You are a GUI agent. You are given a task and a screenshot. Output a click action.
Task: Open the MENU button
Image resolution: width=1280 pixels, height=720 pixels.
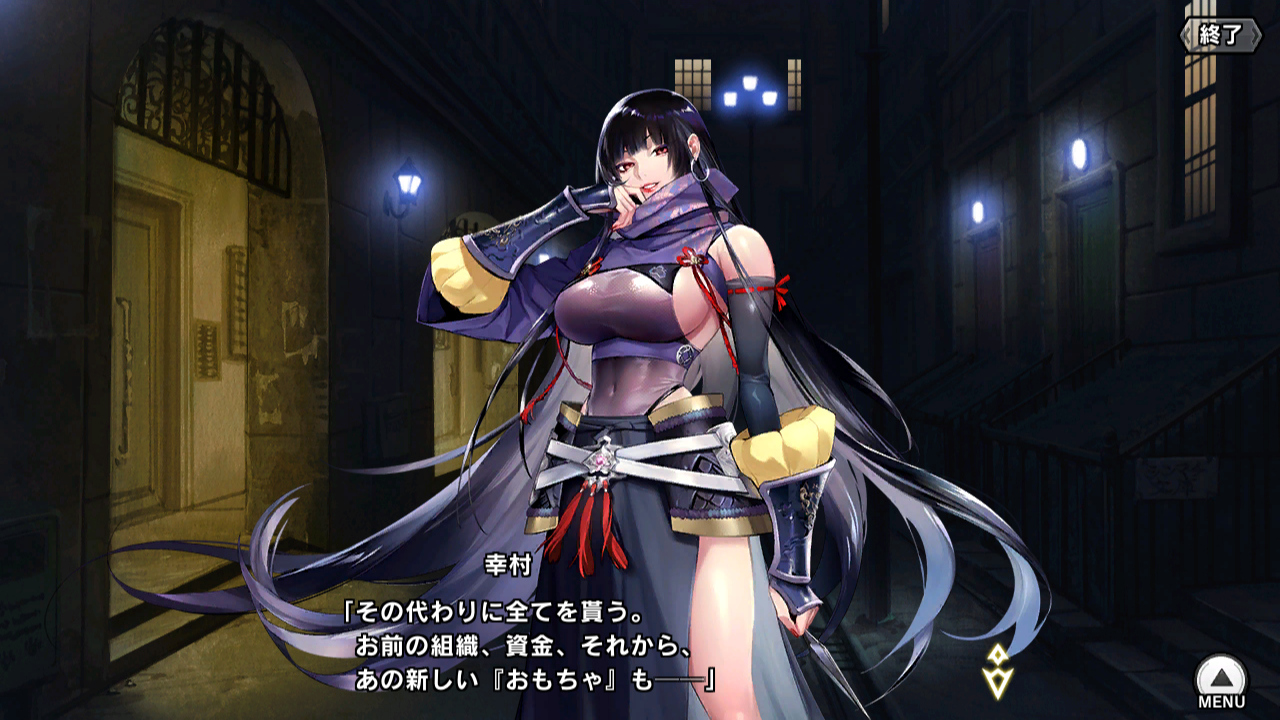(x=1221, y=680)
